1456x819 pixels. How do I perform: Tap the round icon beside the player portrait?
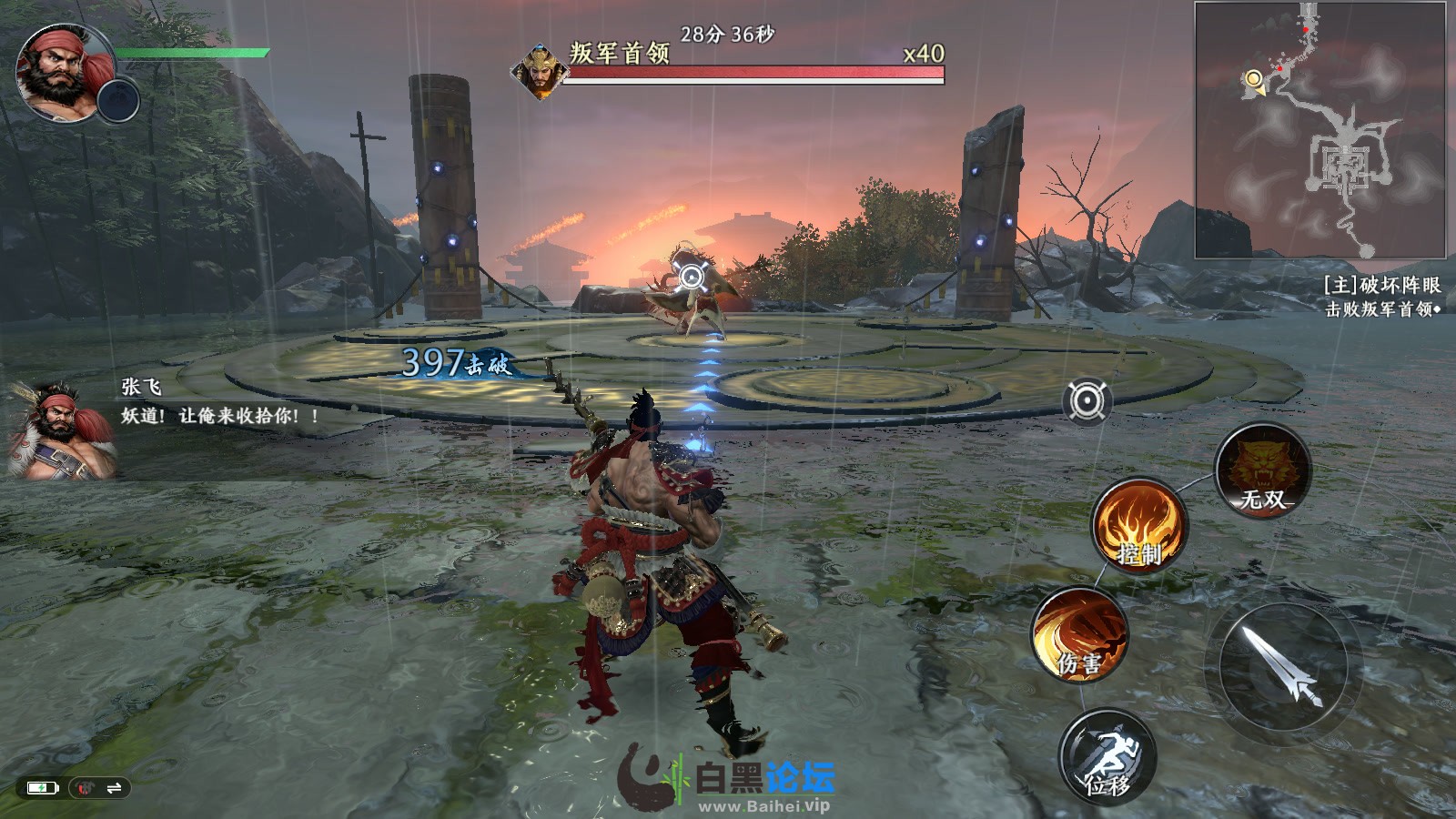coord(118,99)
